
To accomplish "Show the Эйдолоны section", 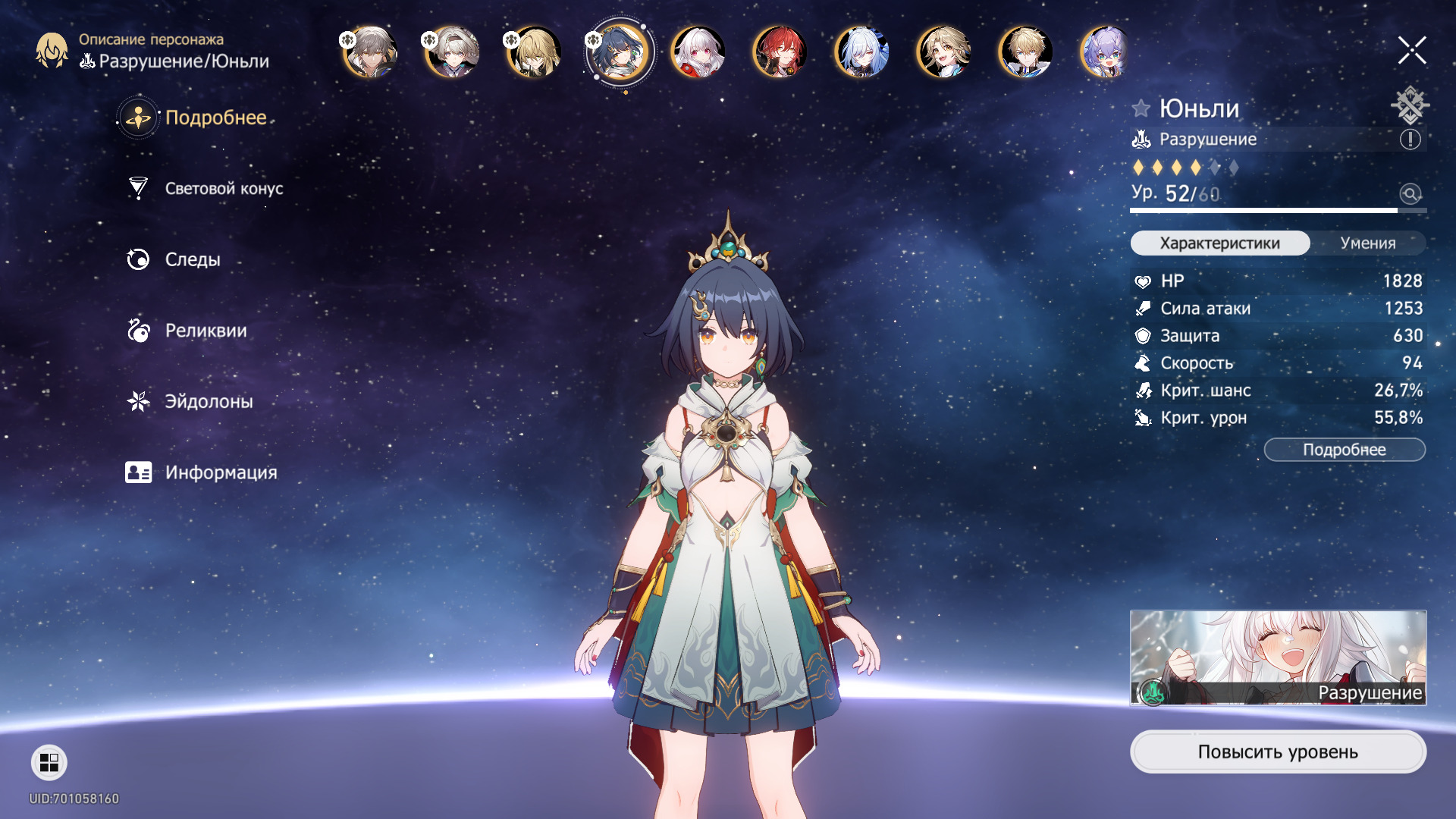I will coord(209,402).
